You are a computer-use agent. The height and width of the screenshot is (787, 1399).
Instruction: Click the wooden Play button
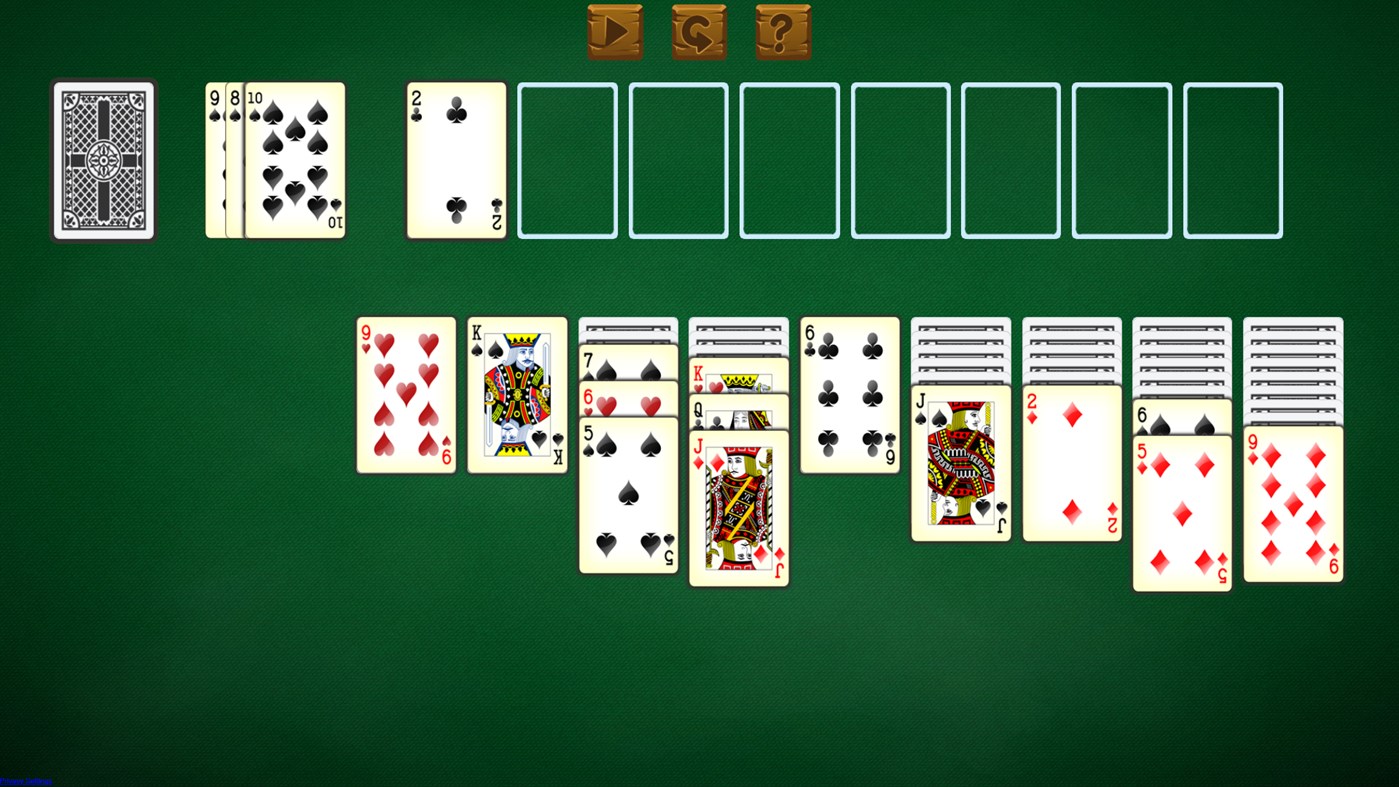[x=615, y=31]
